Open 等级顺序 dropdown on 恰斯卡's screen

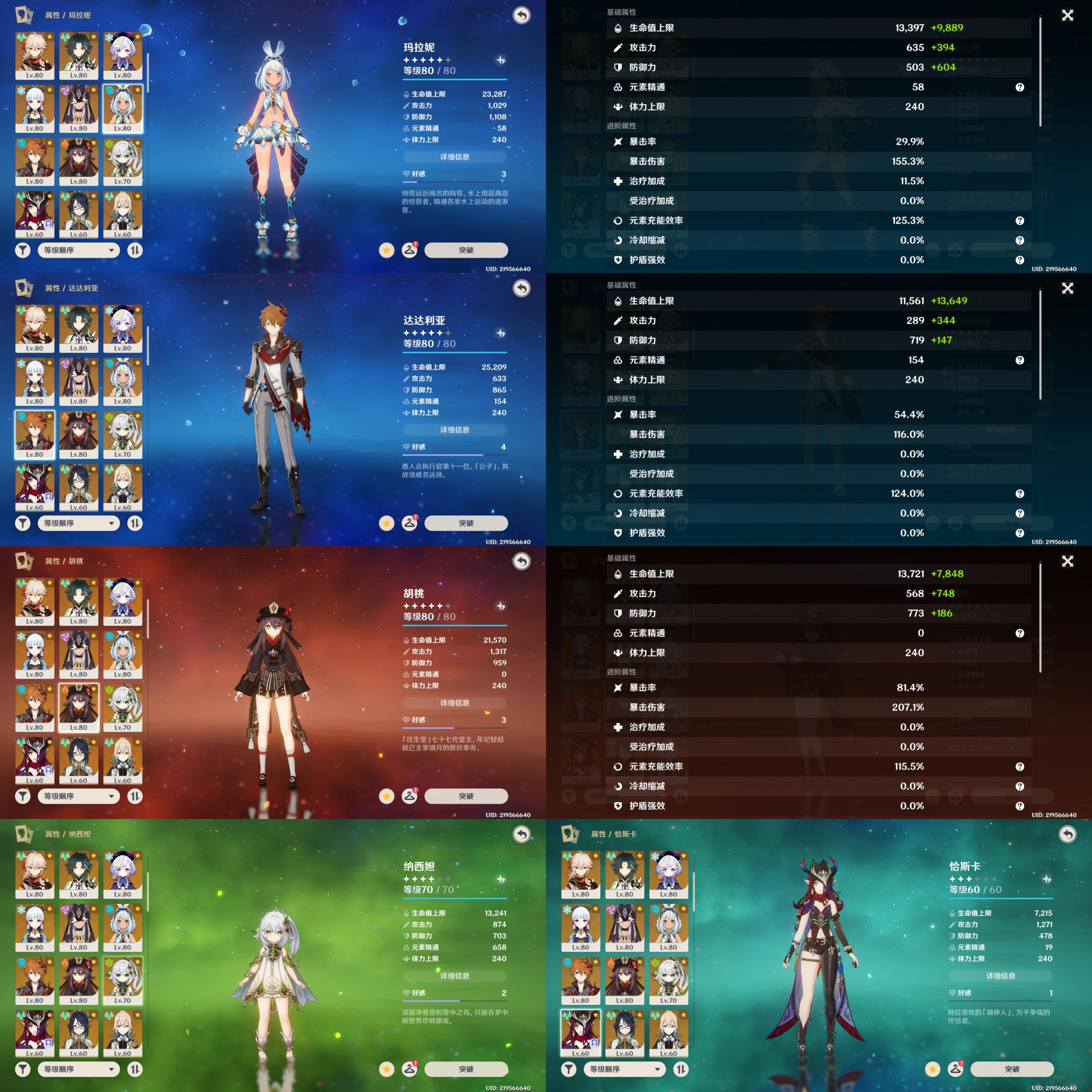click(x=624, y=1069)
